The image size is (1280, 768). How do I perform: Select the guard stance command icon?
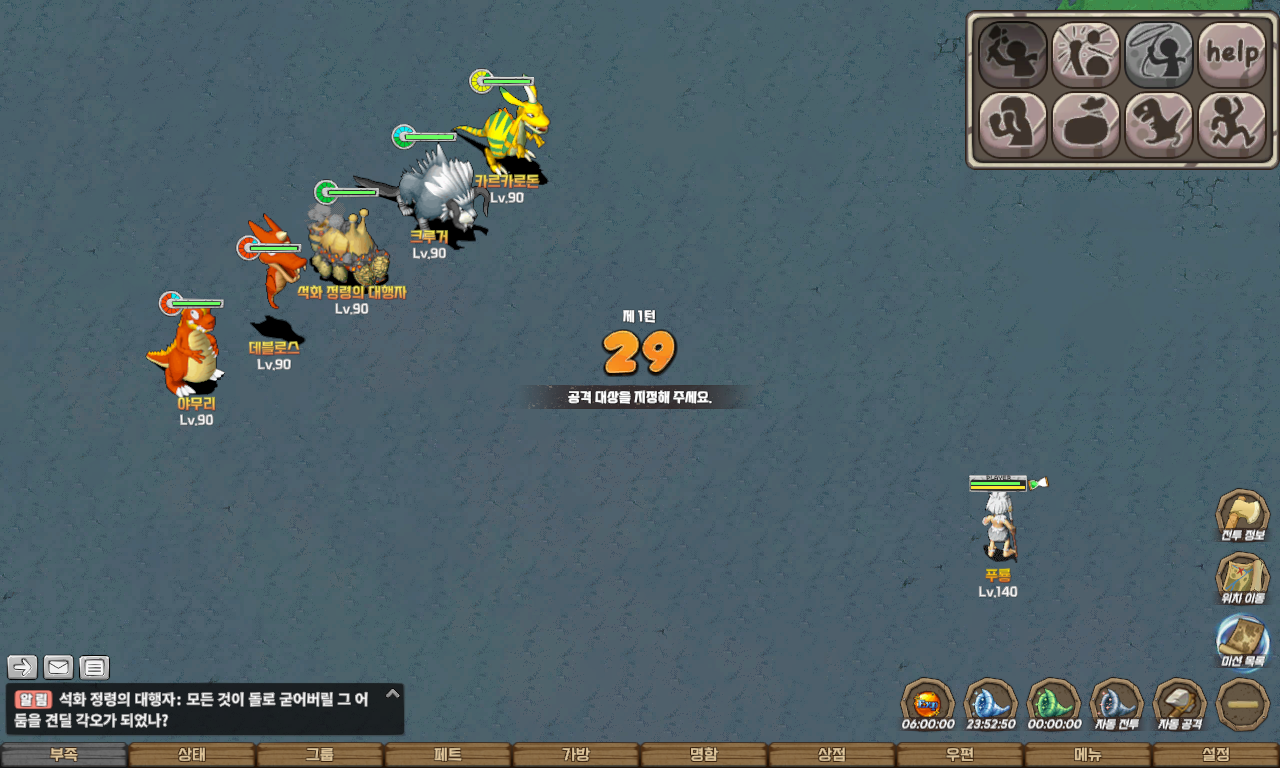1012,125
